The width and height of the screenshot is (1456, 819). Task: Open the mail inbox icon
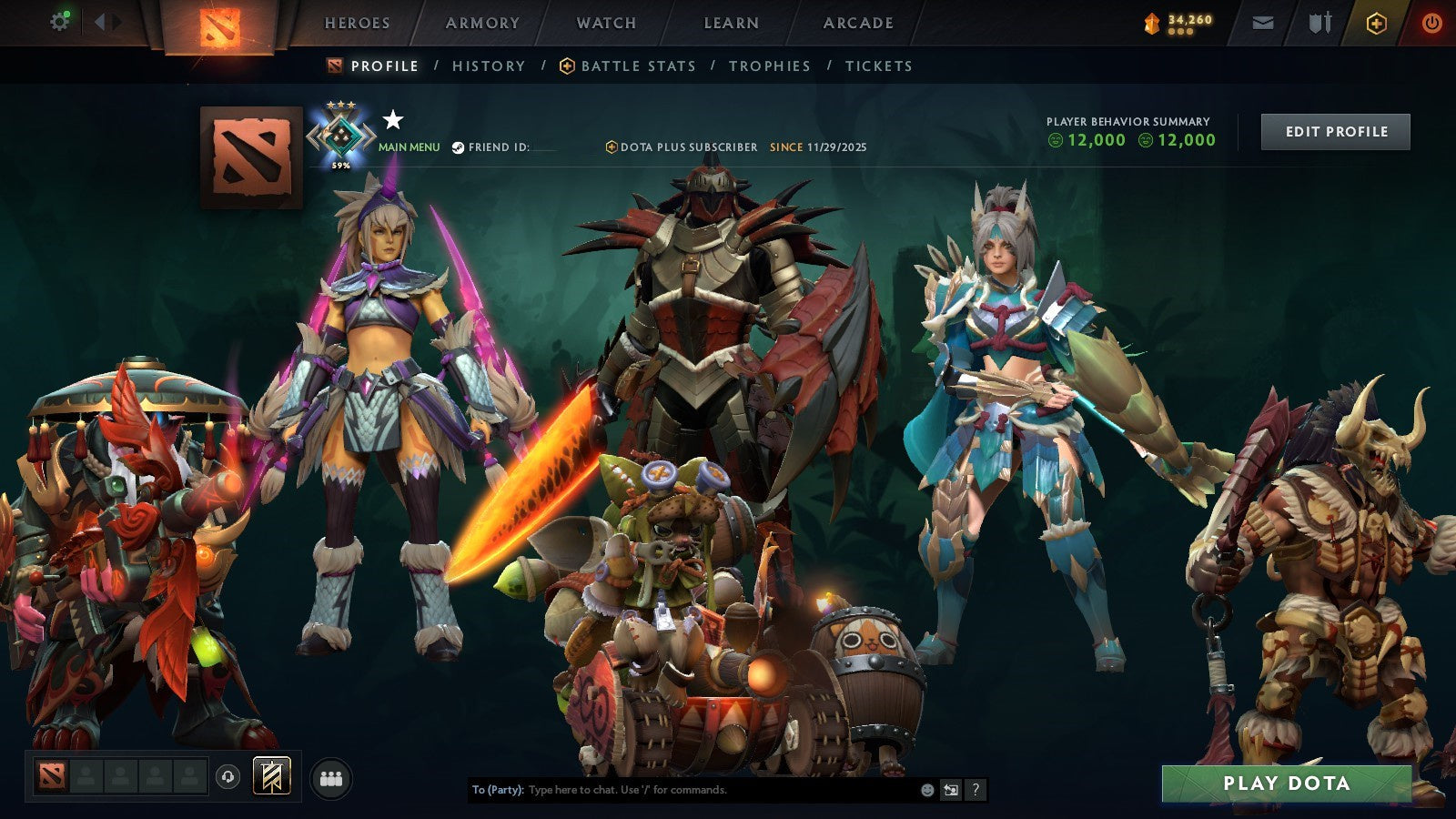click(1263, 23)
